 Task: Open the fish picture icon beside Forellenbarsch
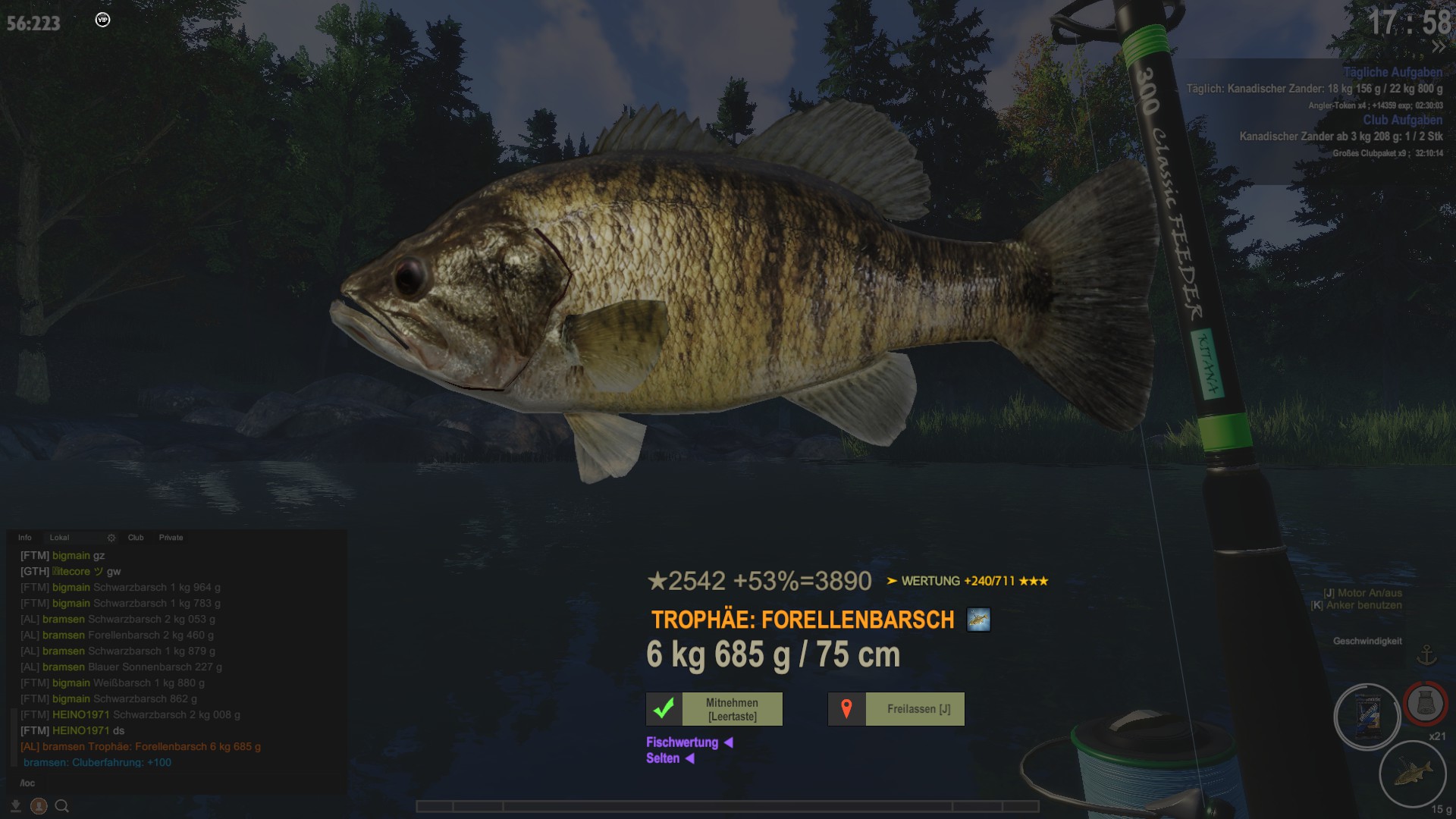978,620
